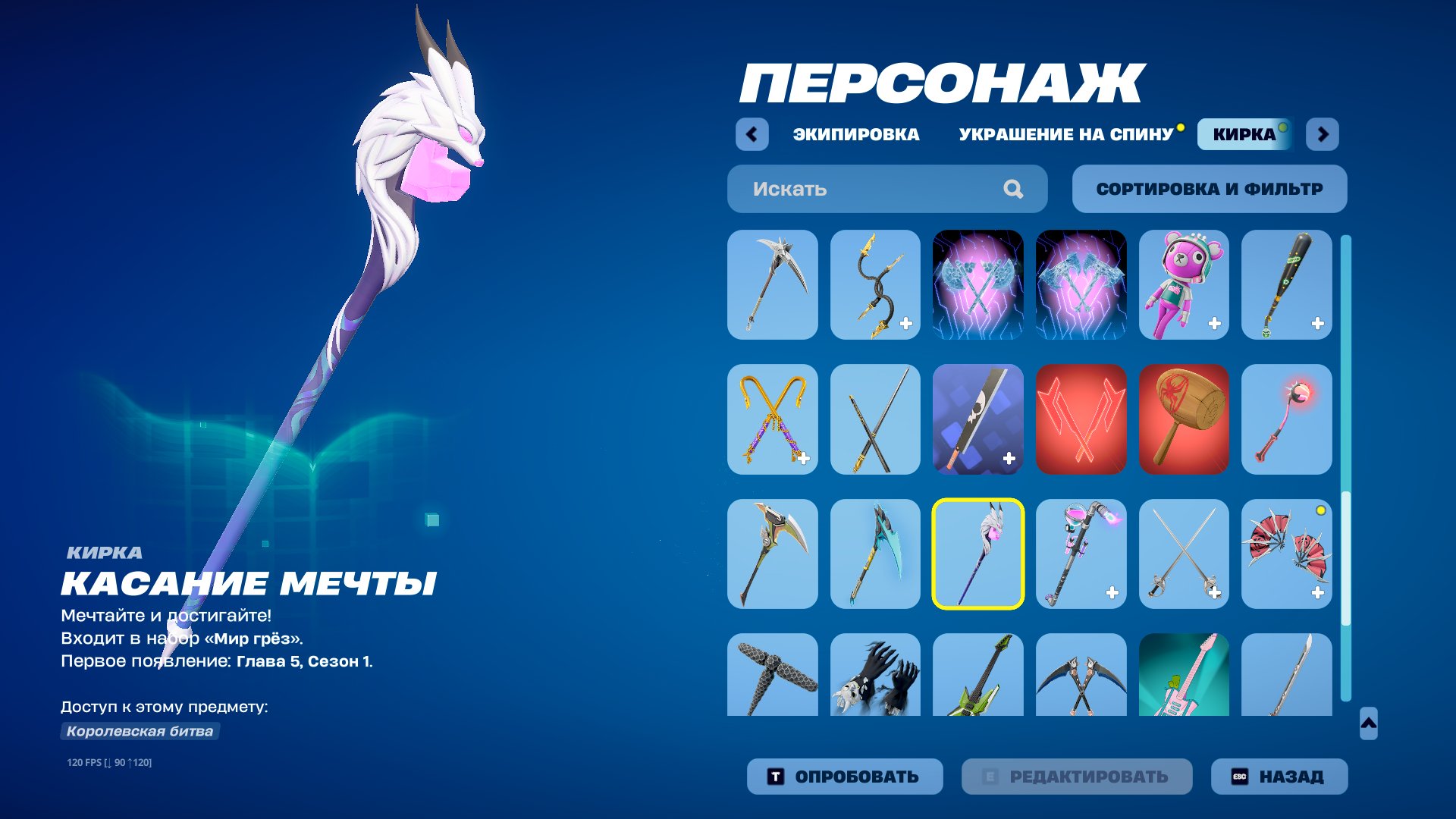The image size is (1456, 819).
Task: Choose the red folding fans pickaxe
Action: [1287, 554]
